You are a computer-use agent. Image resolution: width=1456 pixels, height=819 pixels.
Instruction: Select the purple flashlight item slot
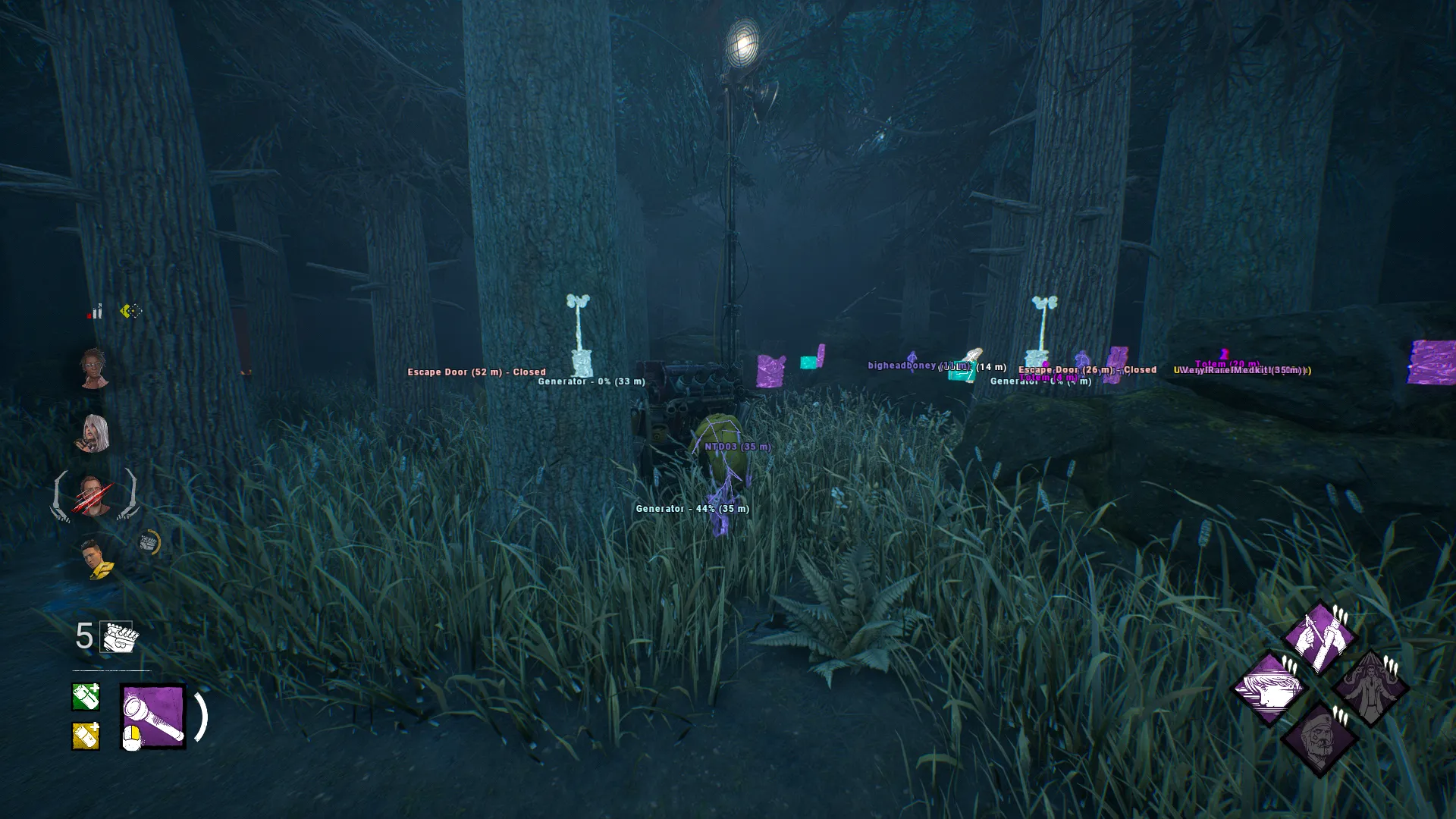click(x=153, y=717)
